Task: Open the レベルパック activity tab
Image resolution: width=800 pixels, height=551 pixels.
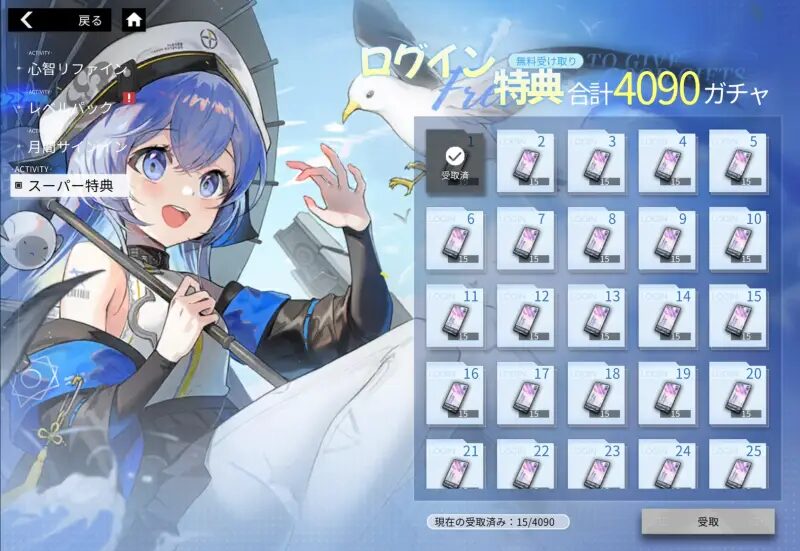Action: coord(72,107)
